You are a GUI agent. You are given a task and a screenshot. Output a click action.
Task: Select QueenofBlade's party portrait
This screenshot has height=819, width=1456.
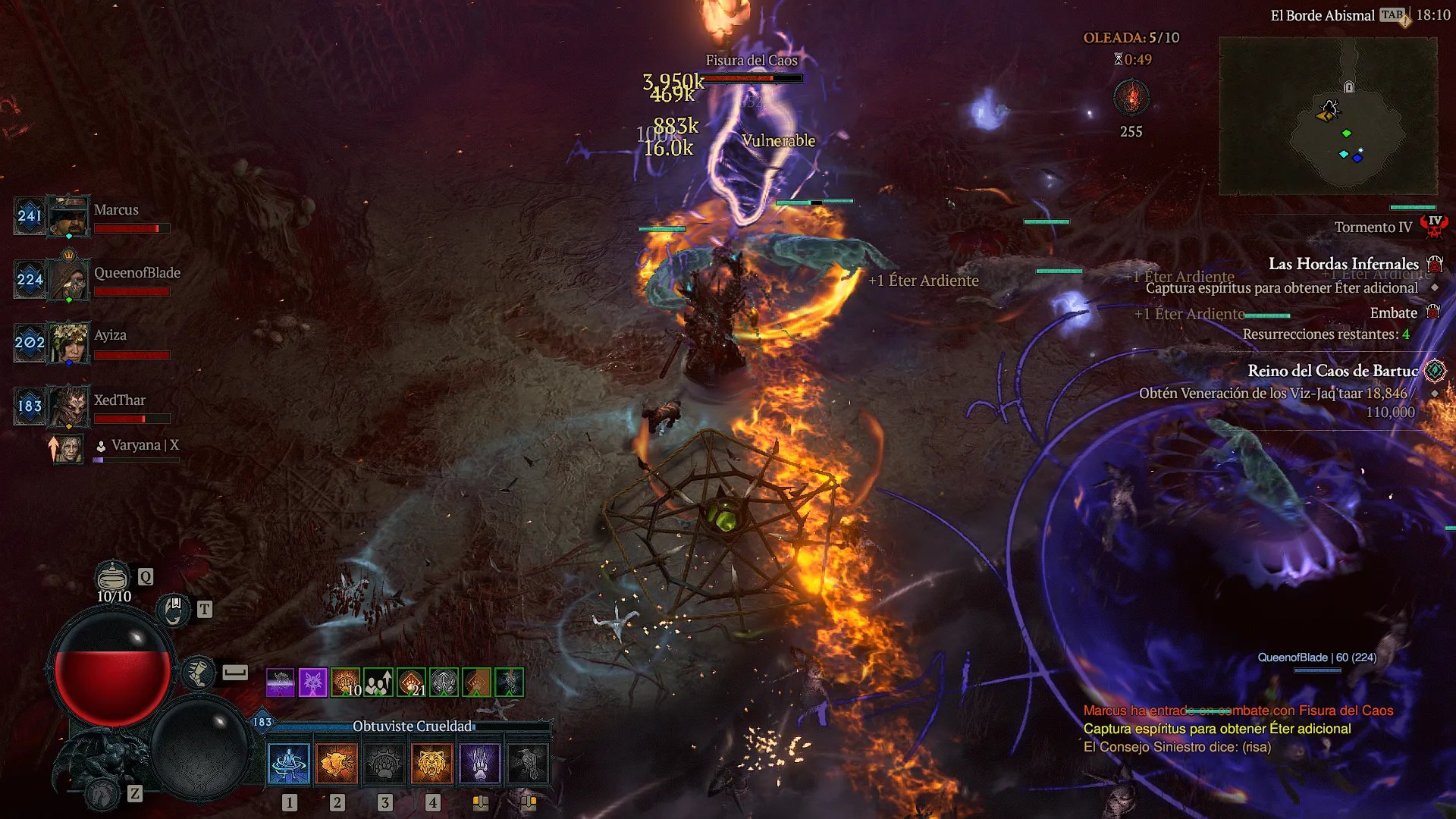click(68, 279)
